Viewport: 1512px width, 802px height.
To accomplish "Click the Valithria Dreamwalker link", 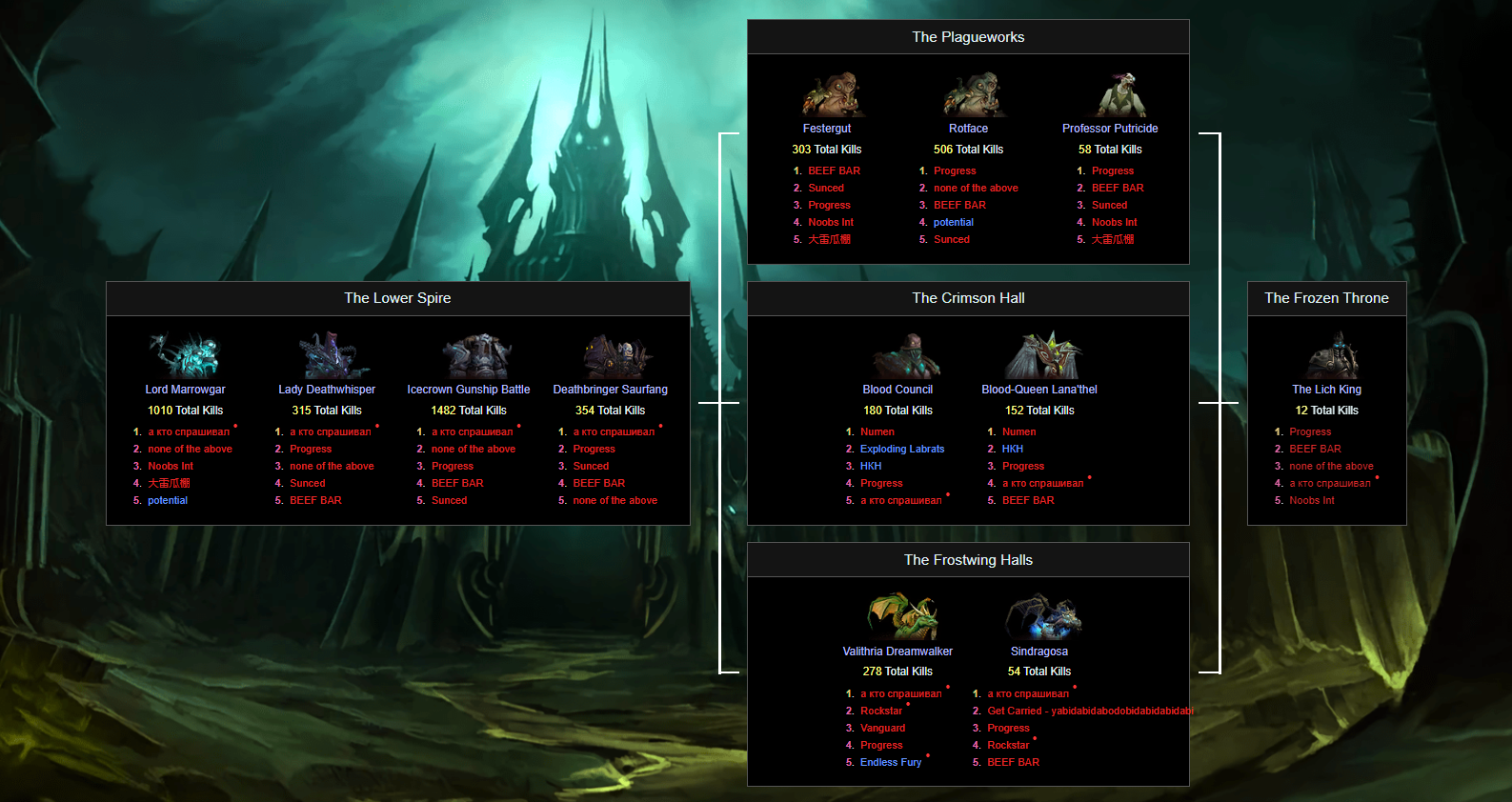I will tap(897, 652).
